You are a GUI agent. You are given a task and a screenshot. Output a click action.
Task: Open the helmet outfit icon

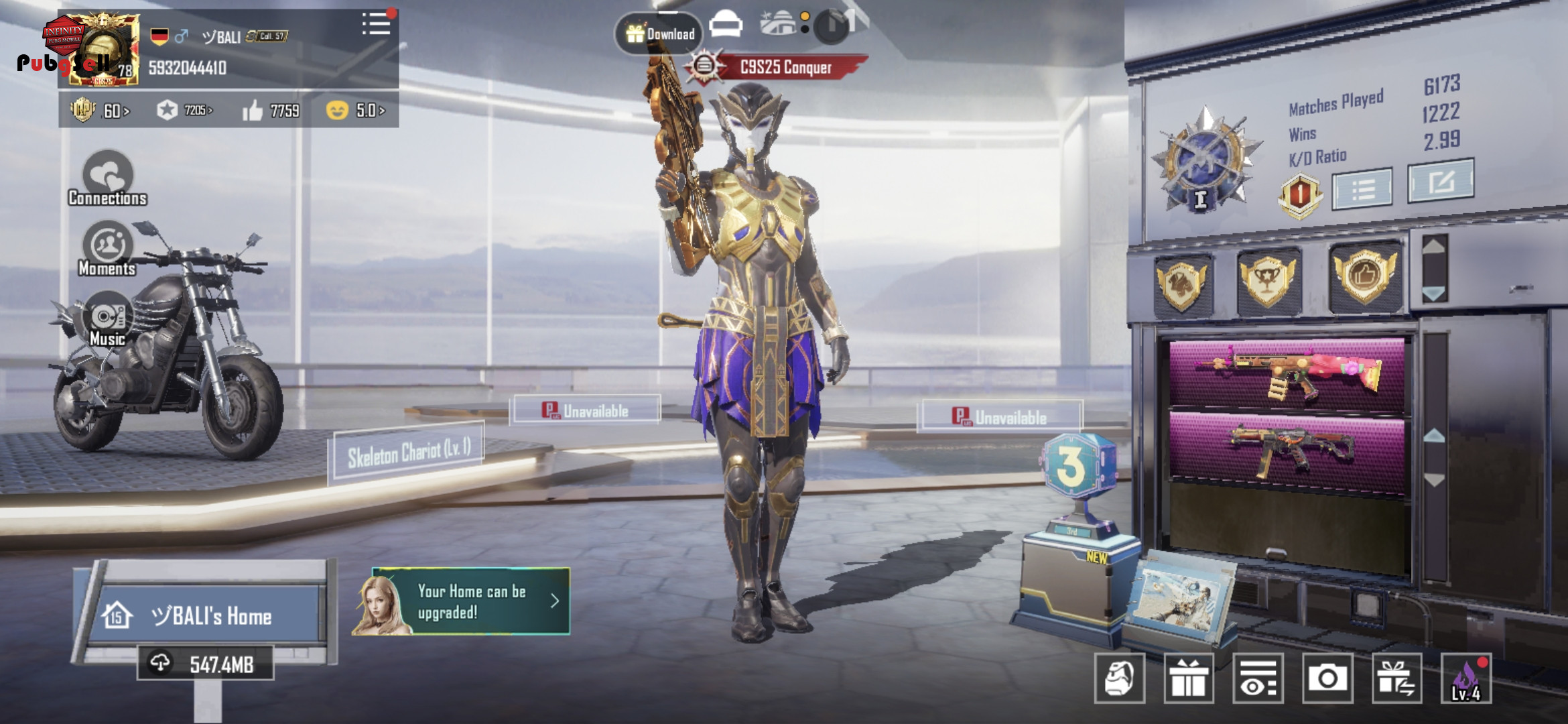click(1119, 678)
